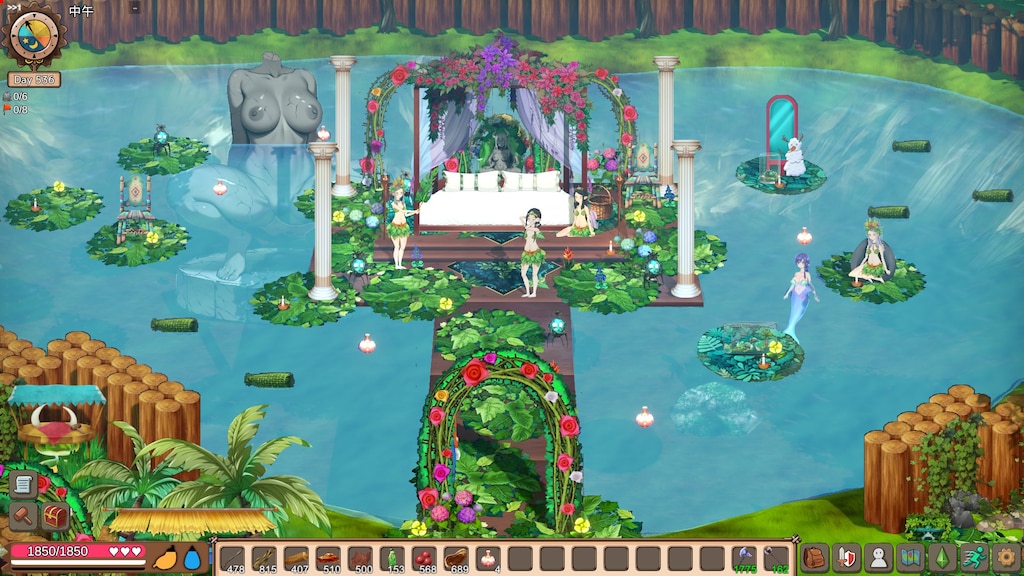
Task: Activate the hammer build mode
Action: tap(22, 516)
